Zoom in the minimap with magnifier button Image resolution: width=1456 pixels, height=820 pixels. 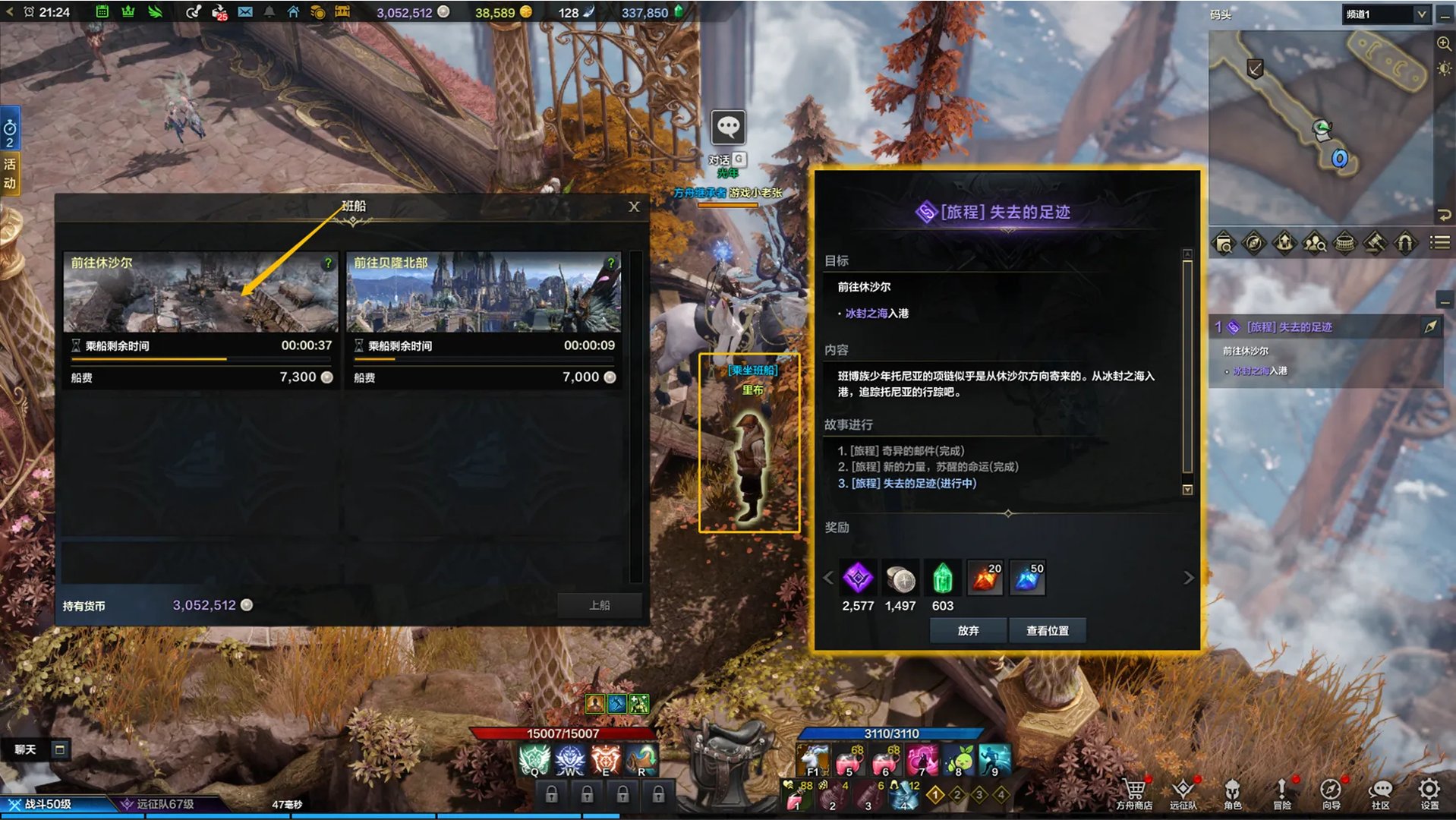pyautogui.click(x=1444, y=44)
